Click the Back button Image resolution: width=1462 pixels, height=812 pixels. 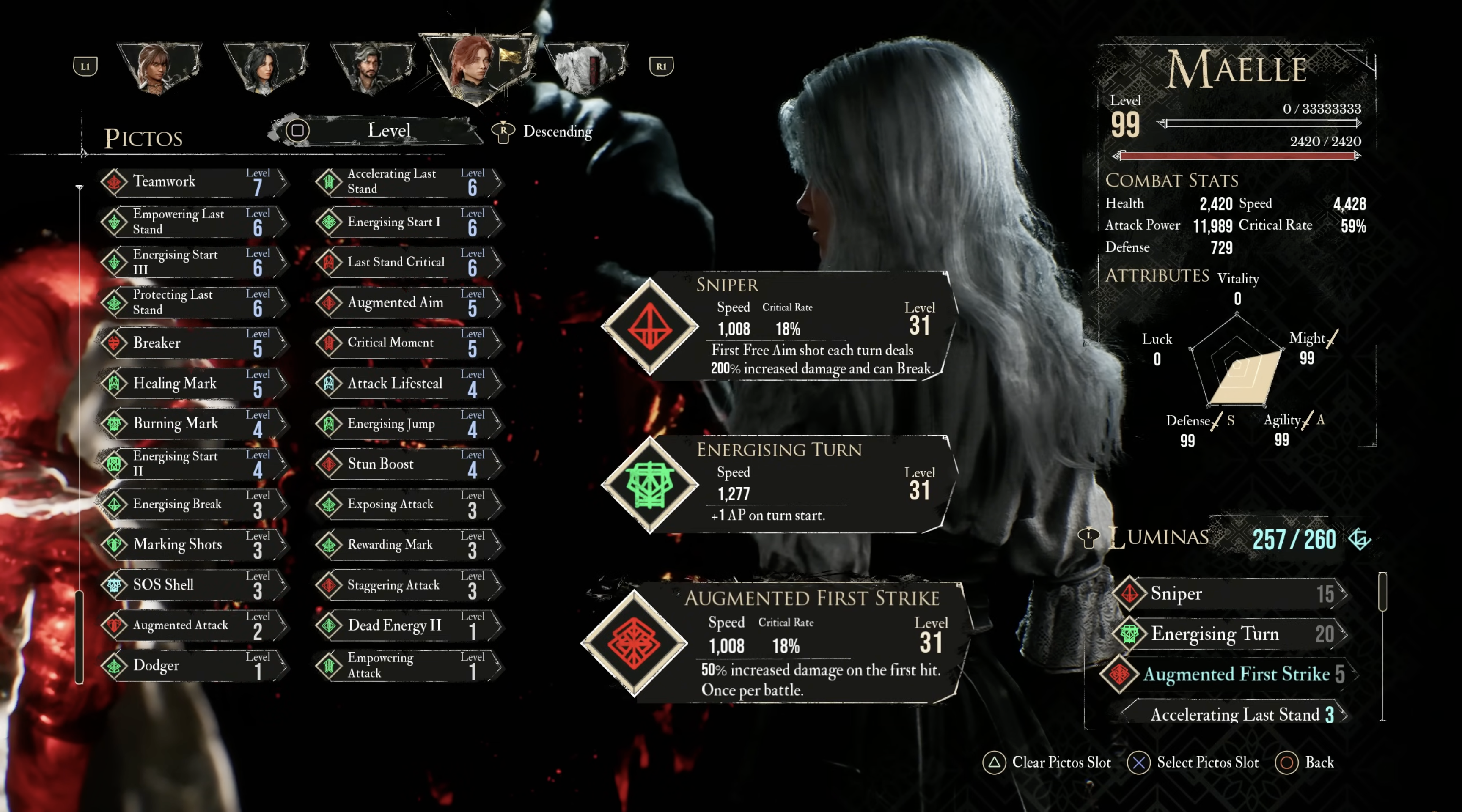(x=1300, y=763)
